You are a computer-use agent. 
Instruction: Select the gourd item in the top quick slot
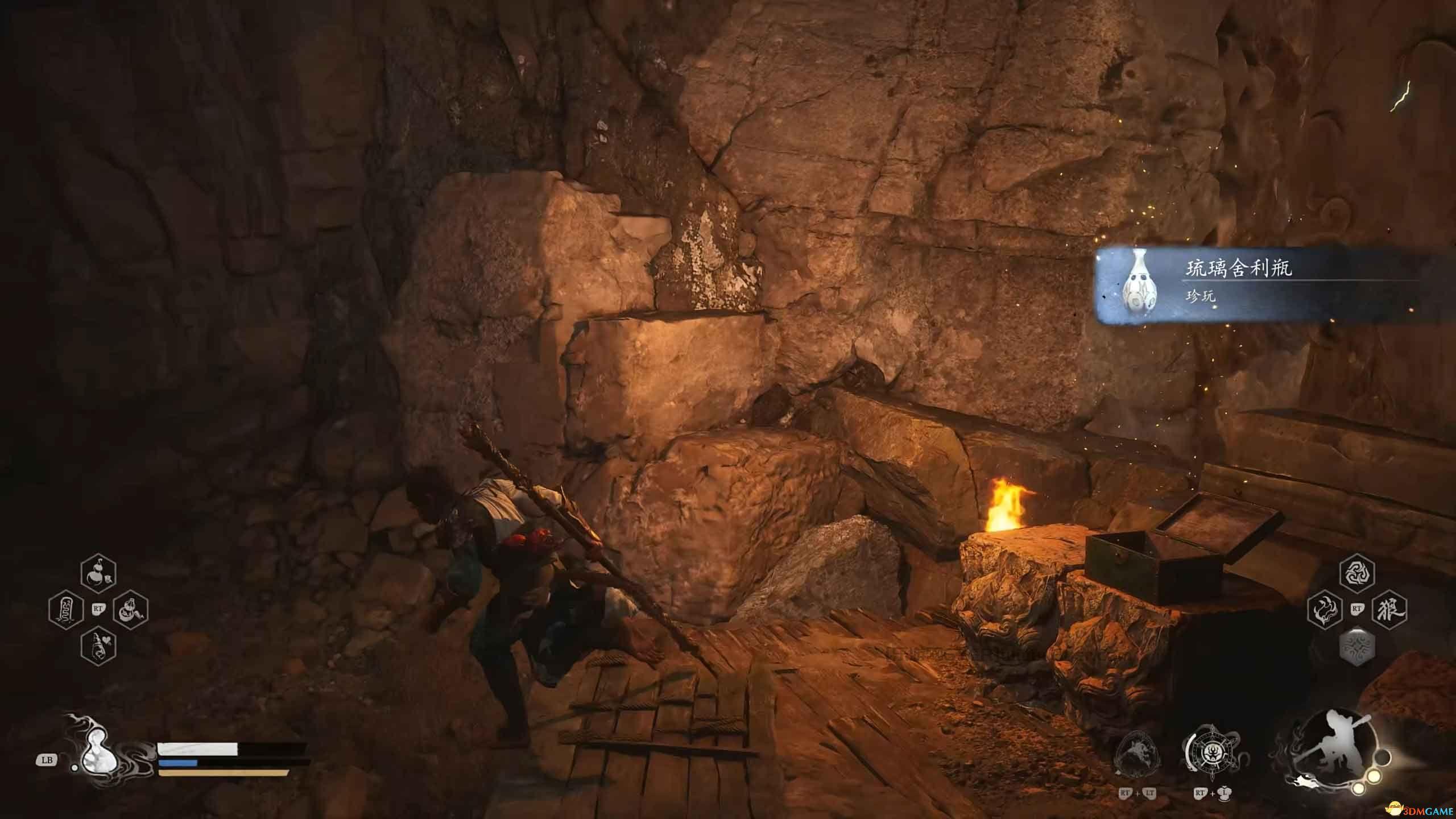click(98, 574)
